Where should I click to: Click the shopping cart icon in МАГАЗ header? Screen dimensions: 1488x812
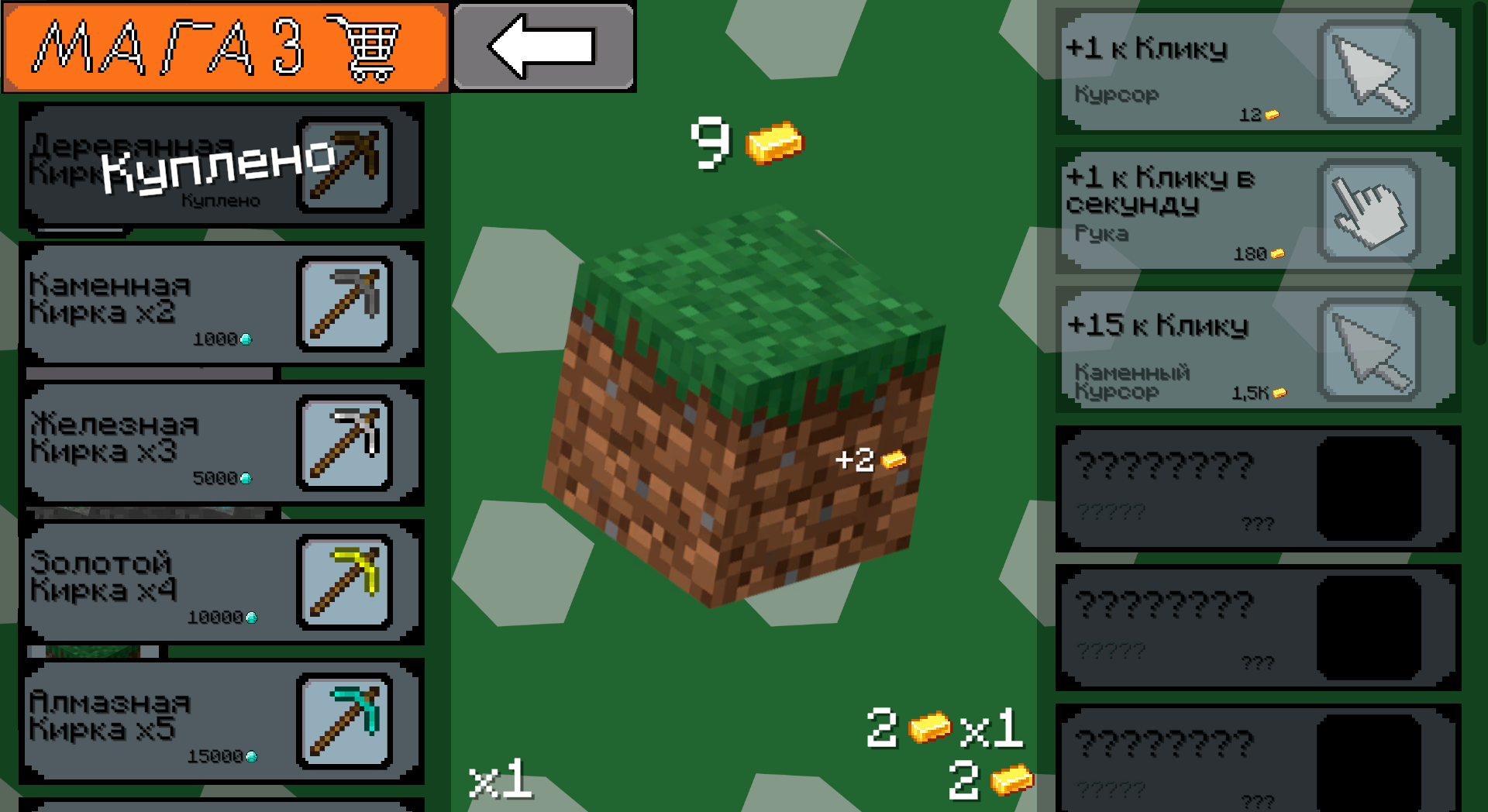click(372, 46)
